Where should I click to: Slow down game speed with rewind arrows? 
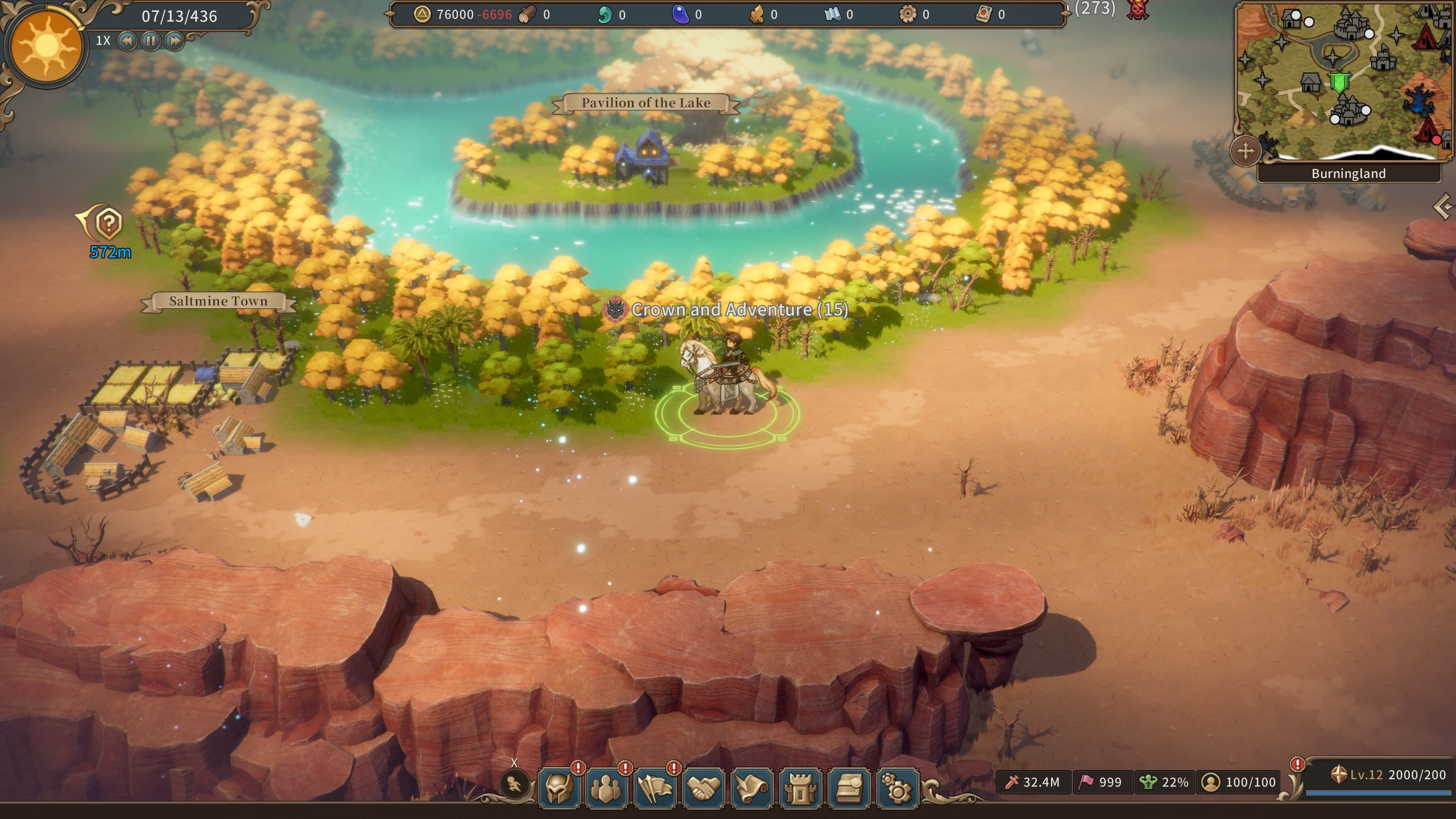[127, 41]
